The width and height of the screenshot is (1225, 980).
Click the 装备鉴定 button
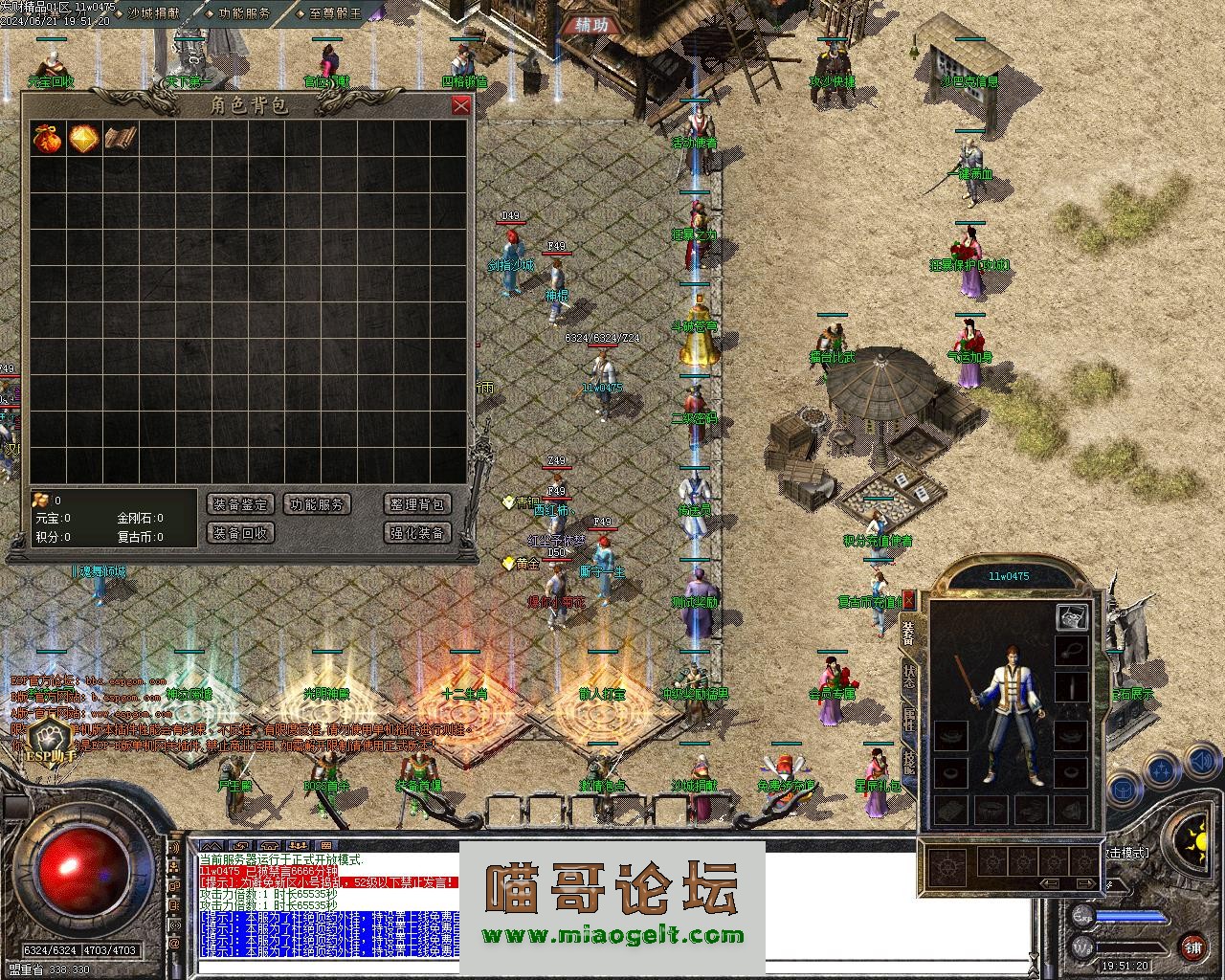point(240,504)
